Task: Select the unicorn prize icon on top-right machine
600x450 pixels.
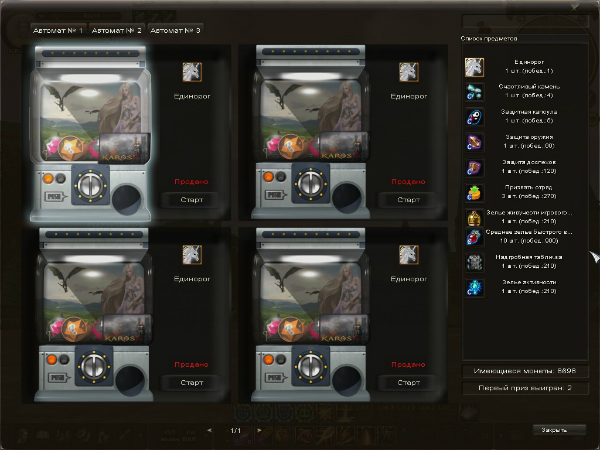Action: 408,71
